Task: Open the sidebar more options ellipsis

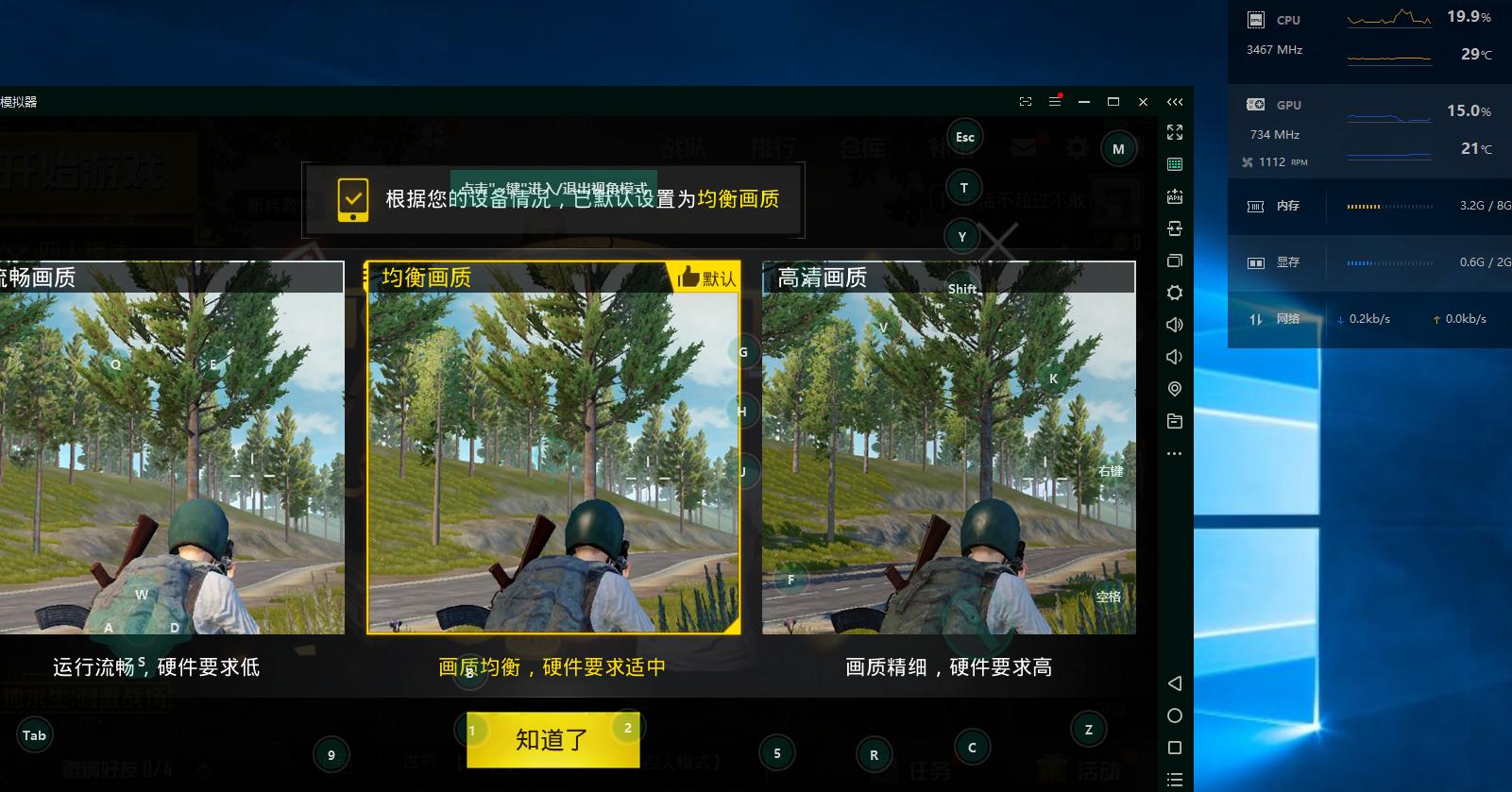Action: click(x=1175, y=453)
